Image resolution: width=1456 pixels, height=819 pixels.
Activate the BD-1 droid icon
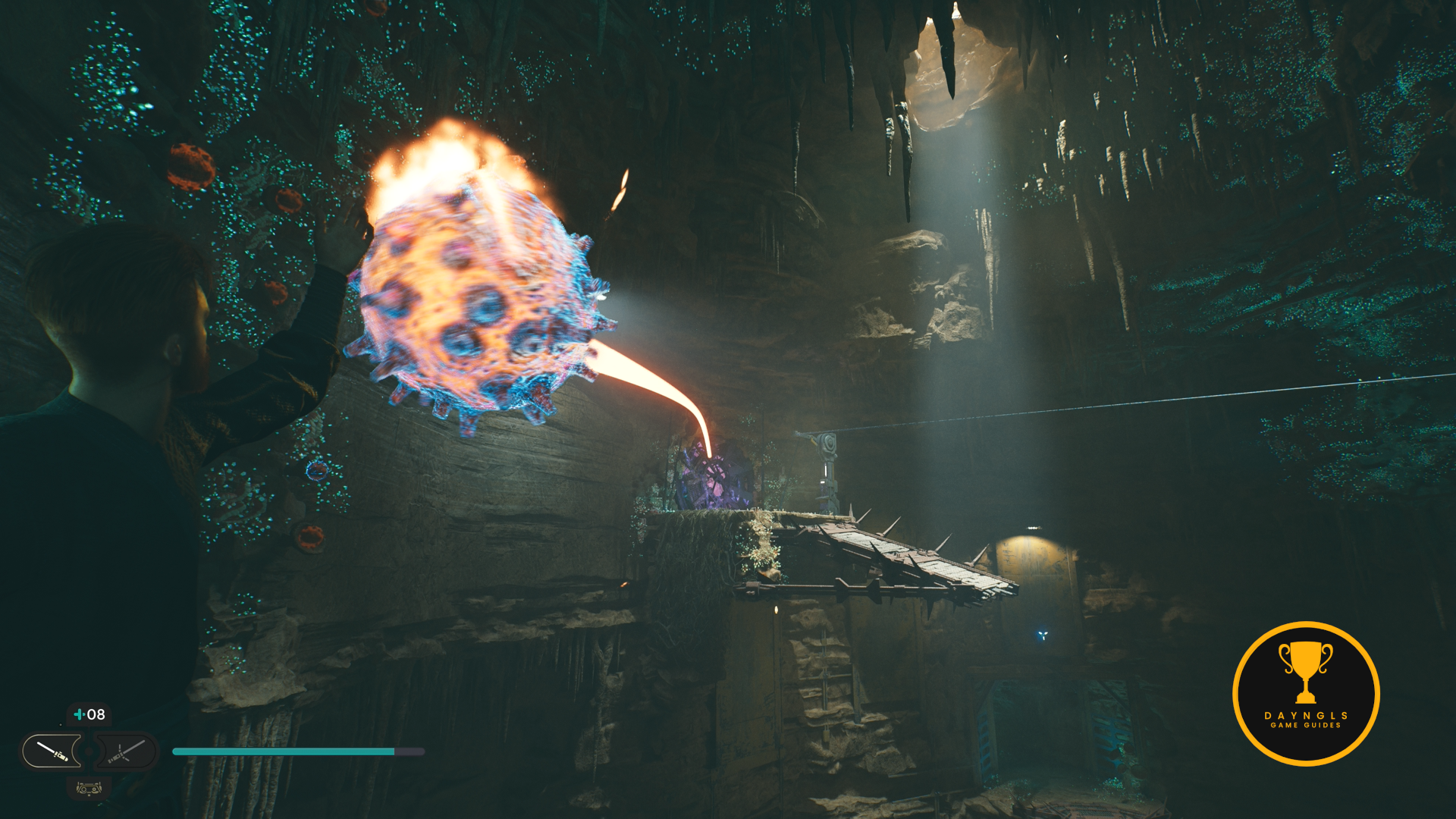click(89, 789)
